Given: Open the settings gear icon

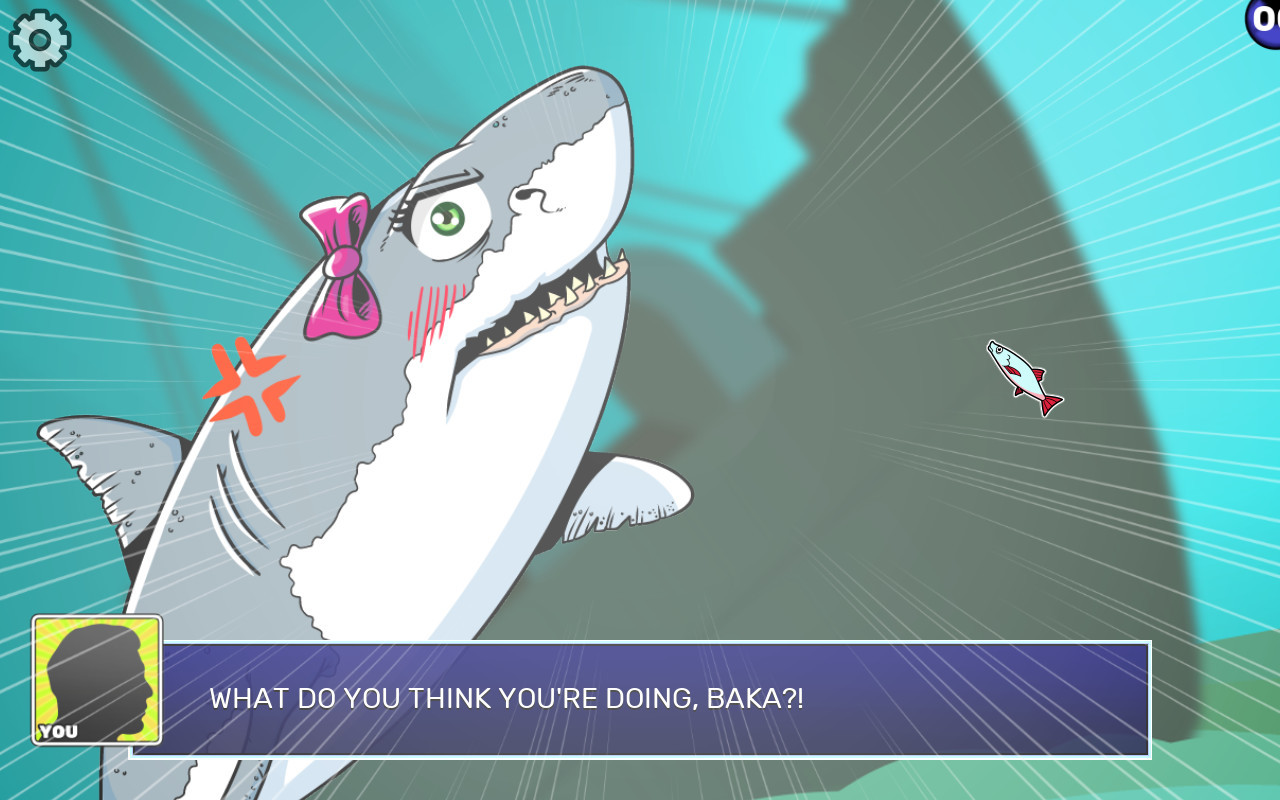Looking at the screenshot, I should (38, 38).
